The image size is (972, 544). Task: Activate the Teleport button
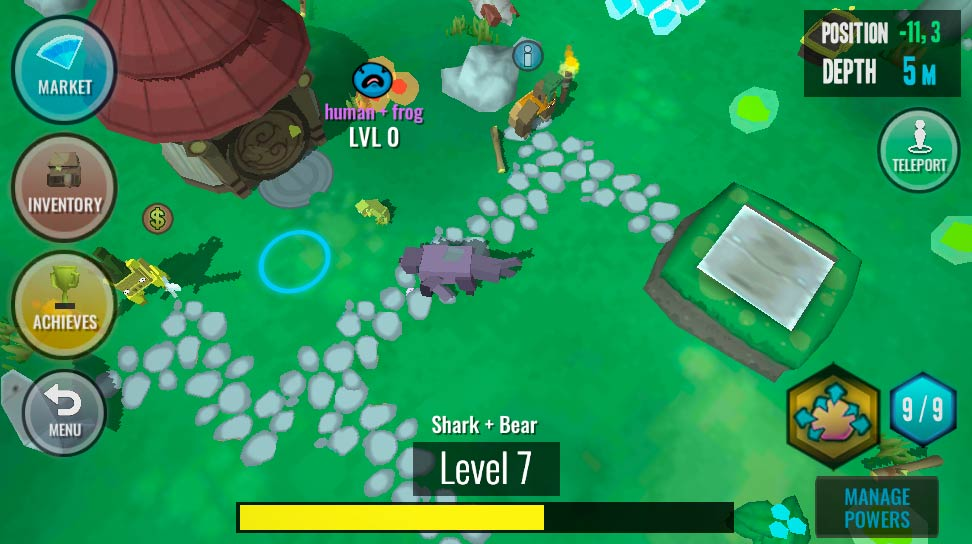[x=919, y=151]
